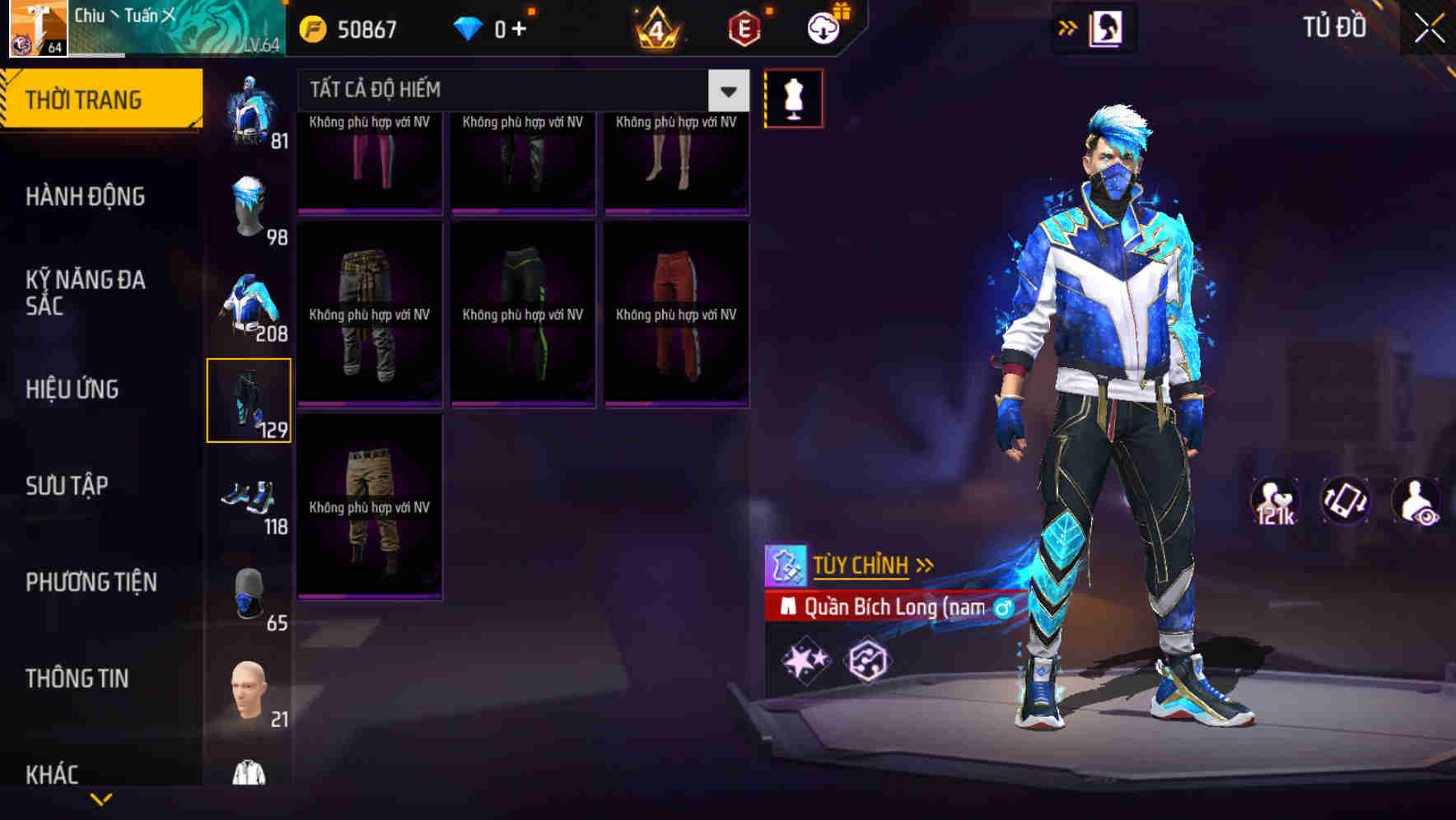Click the red E event badge icon
This screenshot has height=820, width=1456.
tap(742, 28)
